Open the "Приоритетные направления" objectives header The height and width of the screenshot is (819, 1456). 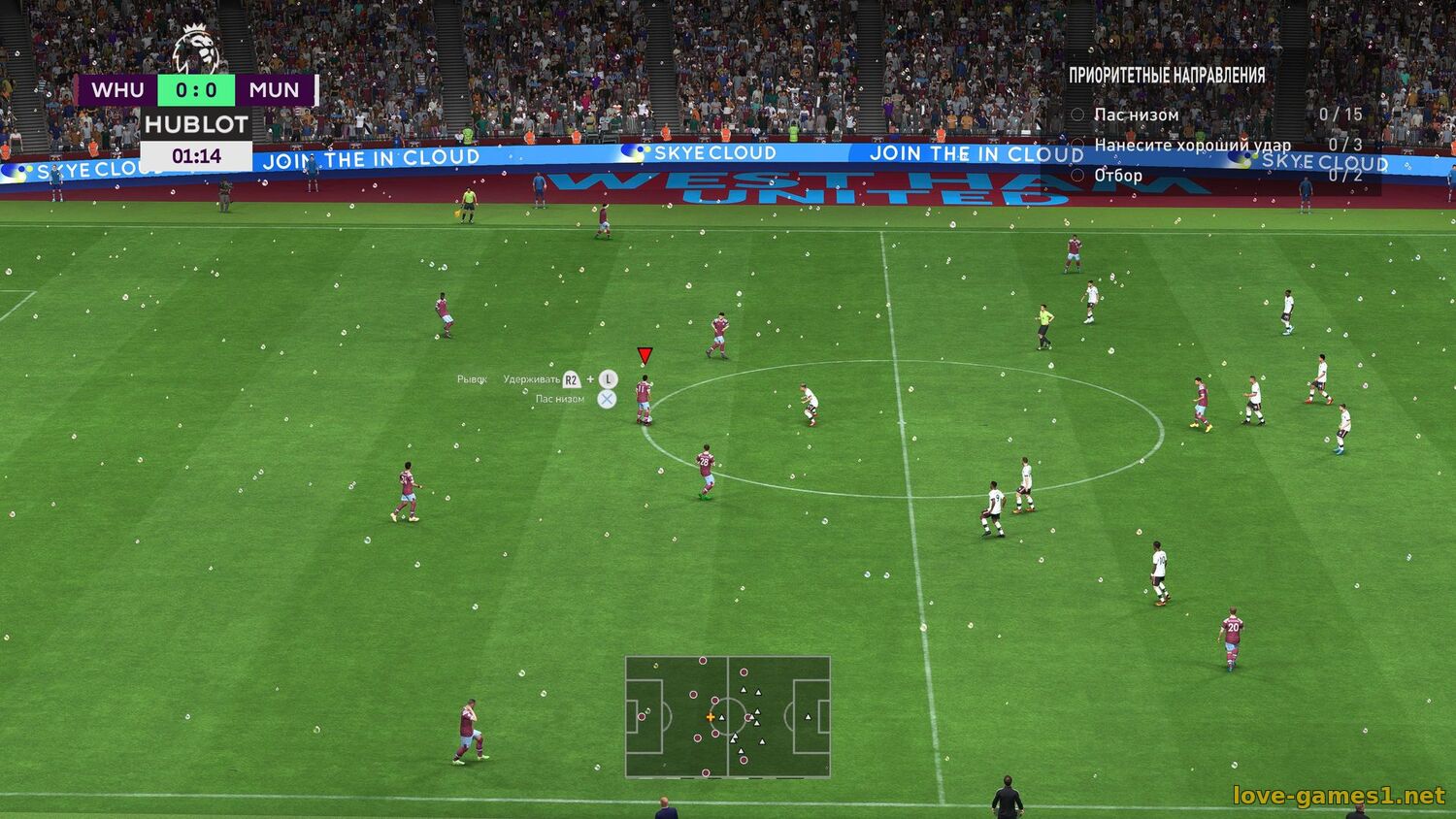pyautogui.click(x=1167, y=75)
